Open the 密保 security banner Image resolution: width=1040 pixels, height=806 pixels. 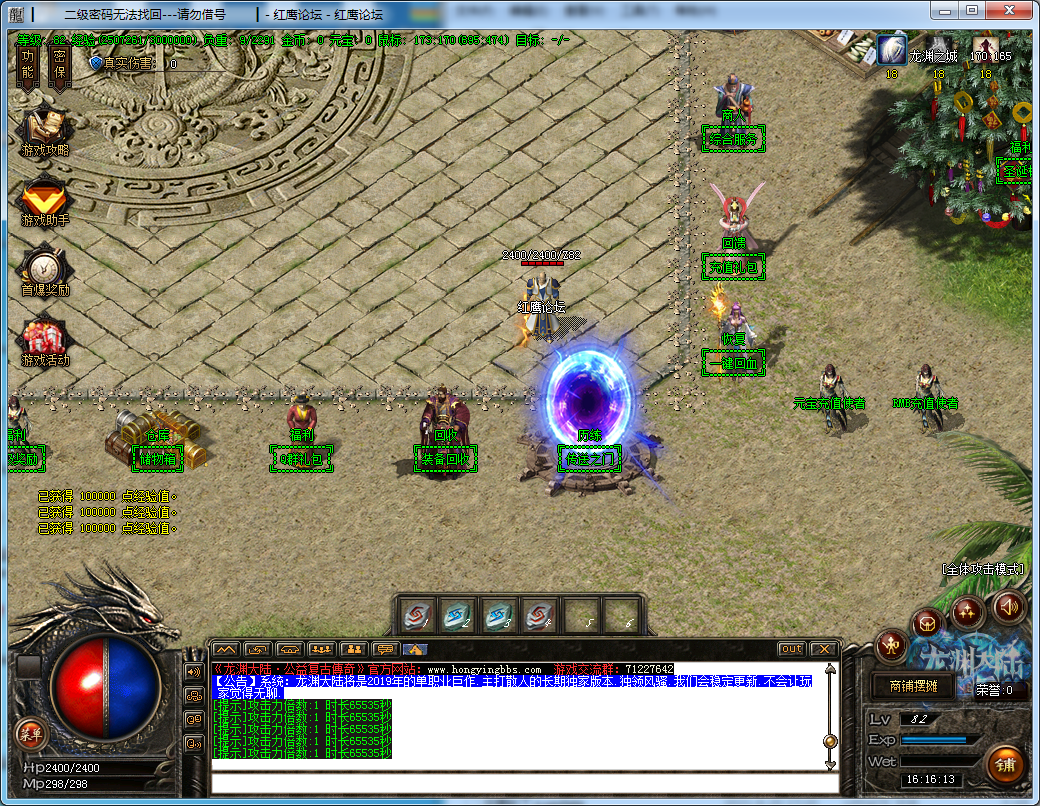tap(60, 65)
